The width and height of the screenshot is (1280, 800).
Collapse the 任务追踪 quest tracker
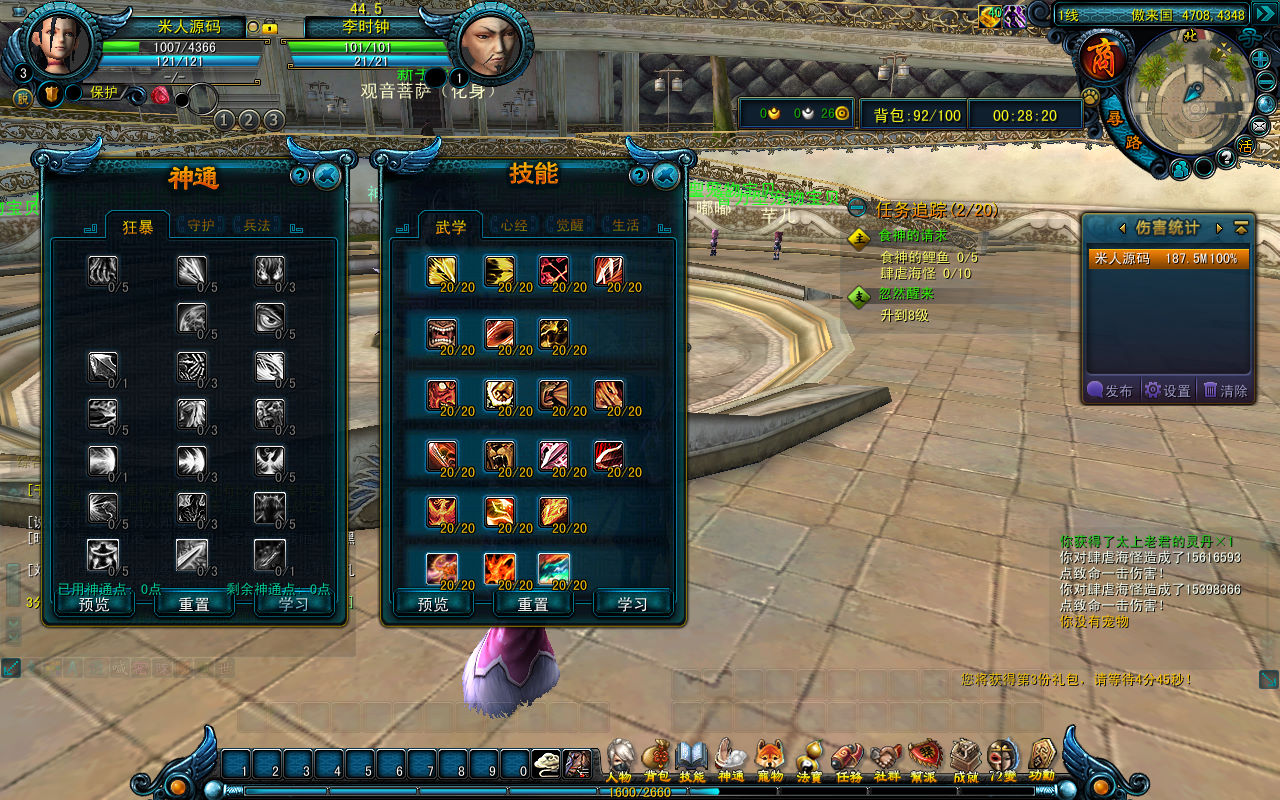point(857,209)
